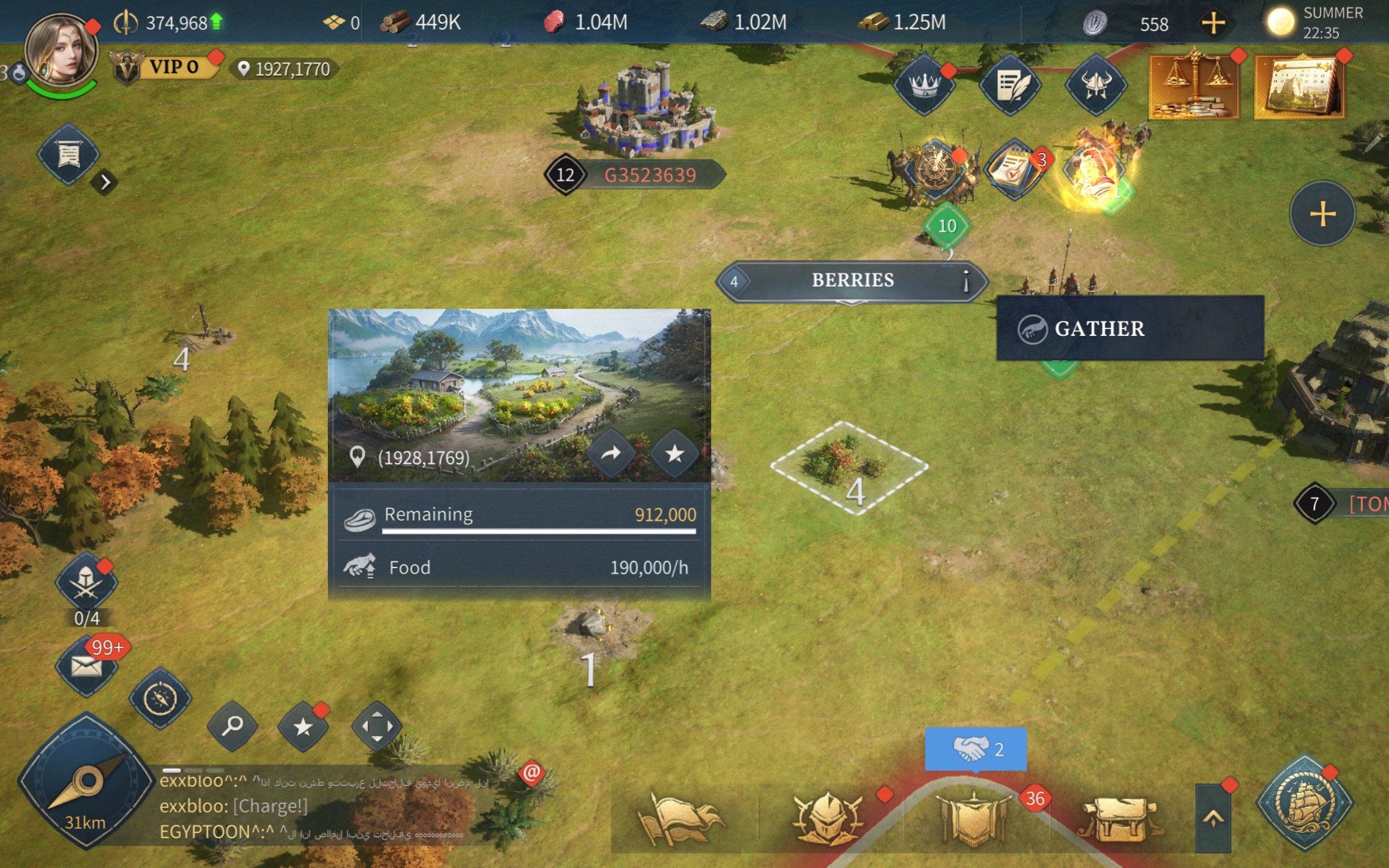Open the favorites star list
Image resolution: width=1389 pixels, height=868 pixels.
pyautogui.click(x=303, y=727)
